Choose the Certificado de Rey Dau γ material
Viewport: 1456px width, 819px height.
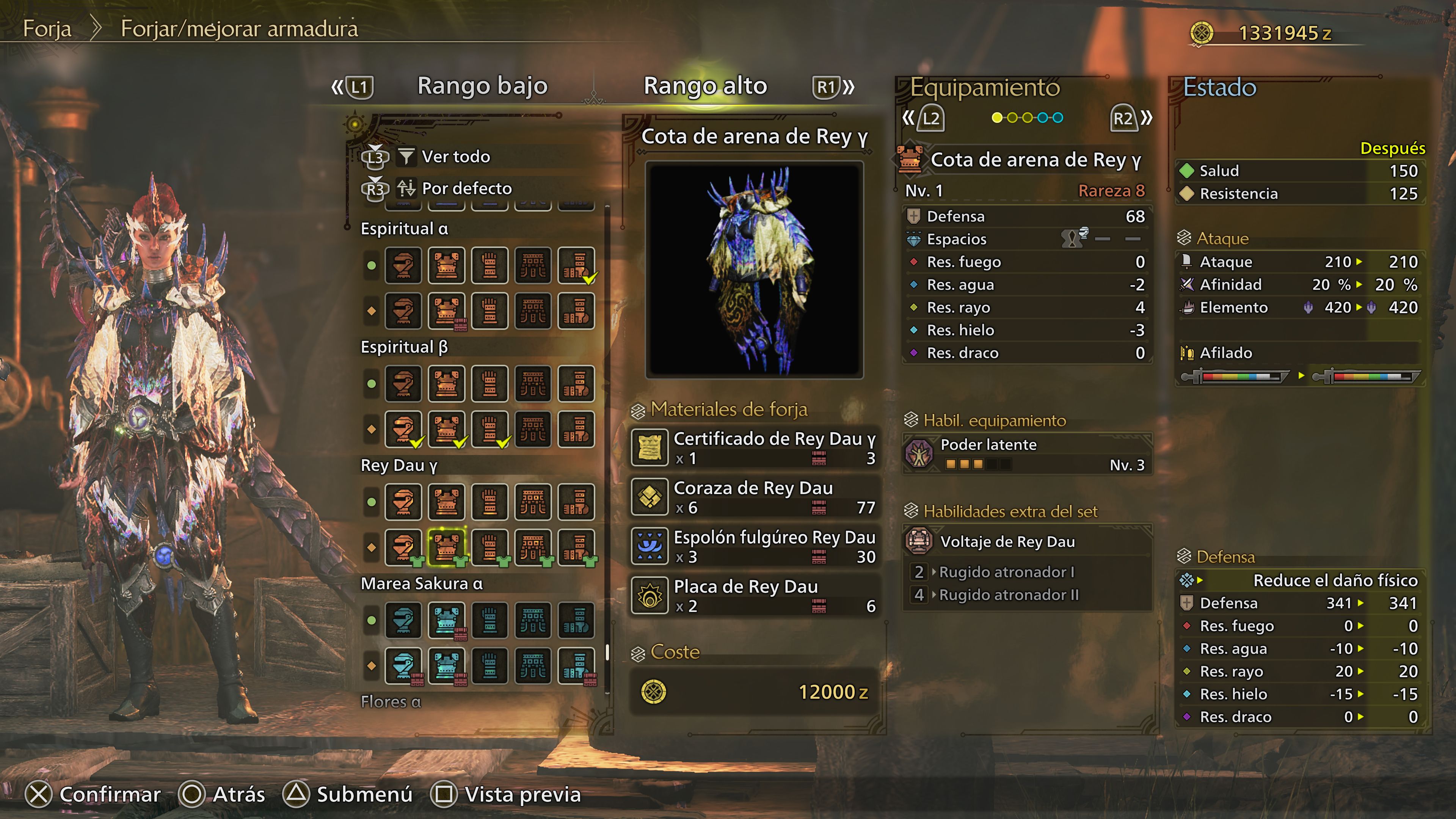755,448
